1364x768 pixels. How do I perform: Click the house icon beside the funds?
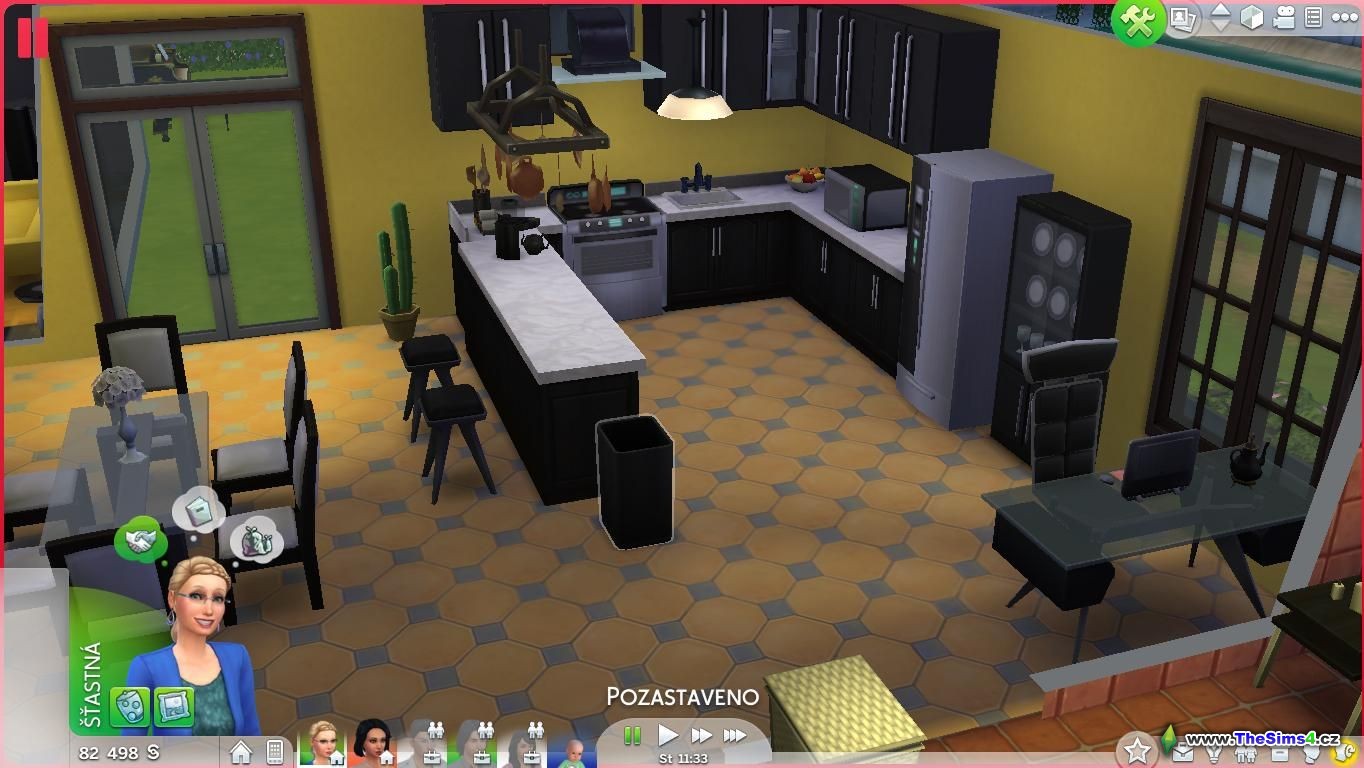click(x=241, y=751)
